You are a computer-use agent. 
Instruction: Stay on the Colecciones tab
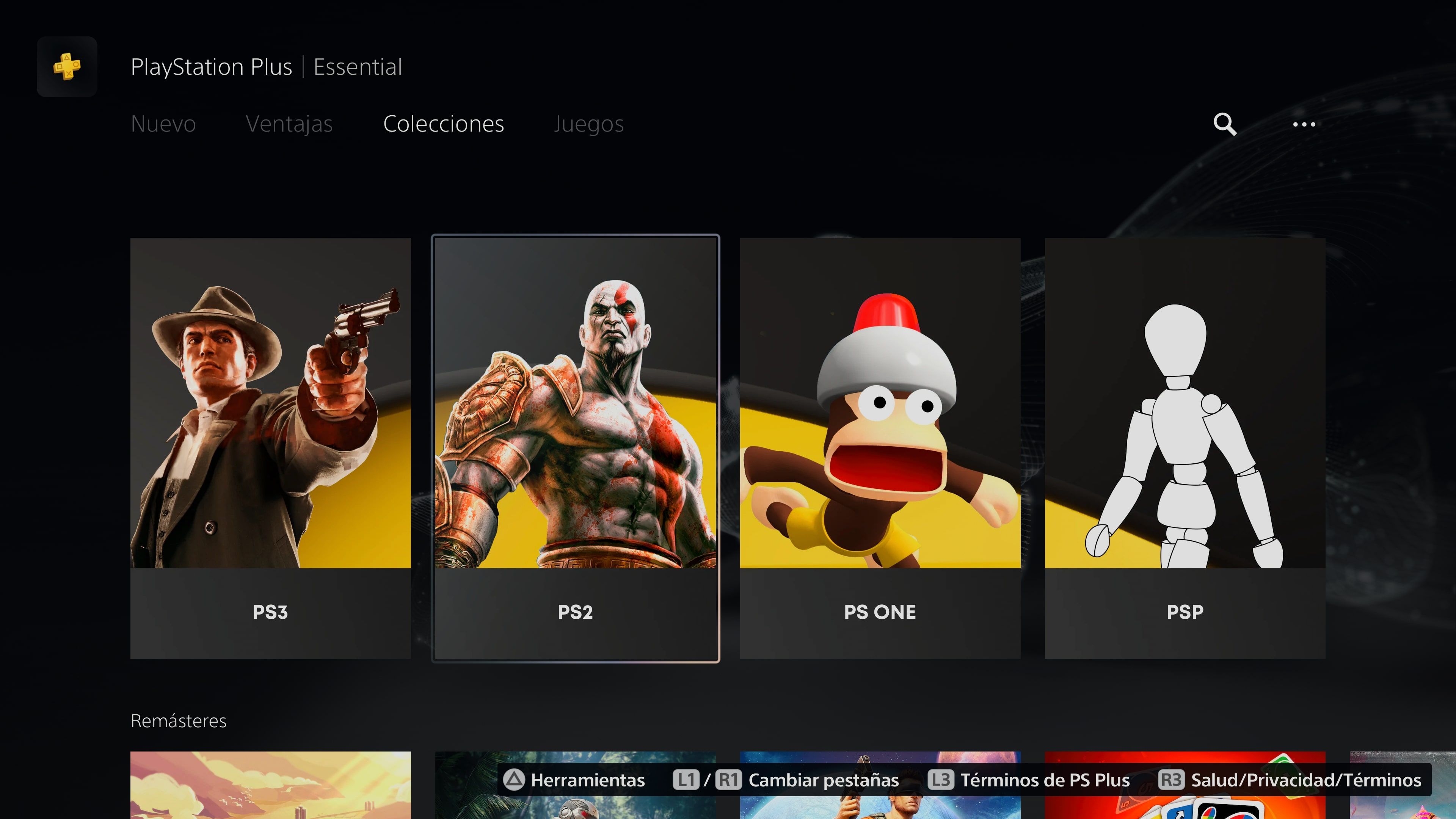pos(444,124)
